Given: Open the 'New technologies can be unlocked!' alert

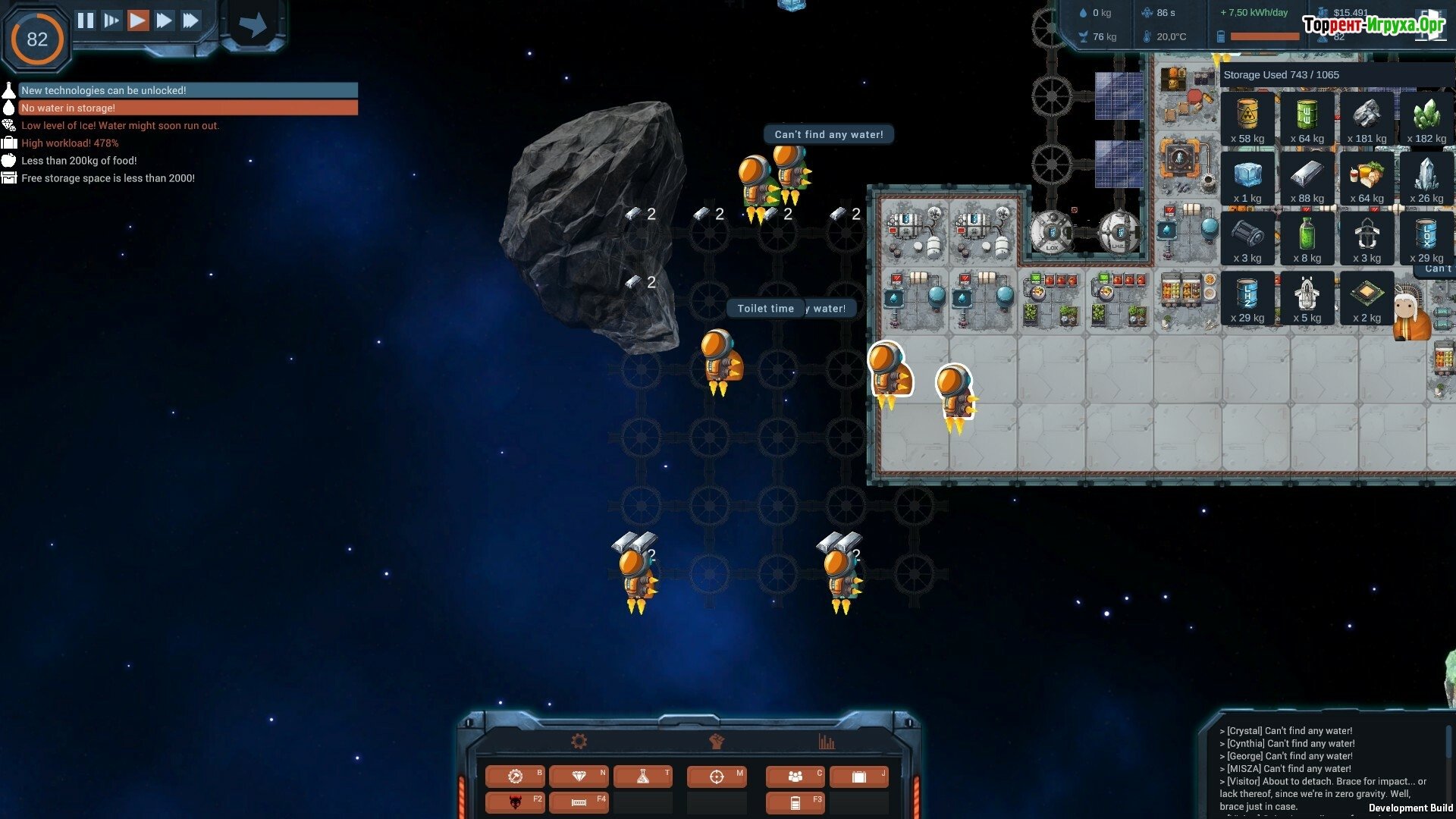Looking at the screenshot, I should pyautogui.click(x=188, y=90).
